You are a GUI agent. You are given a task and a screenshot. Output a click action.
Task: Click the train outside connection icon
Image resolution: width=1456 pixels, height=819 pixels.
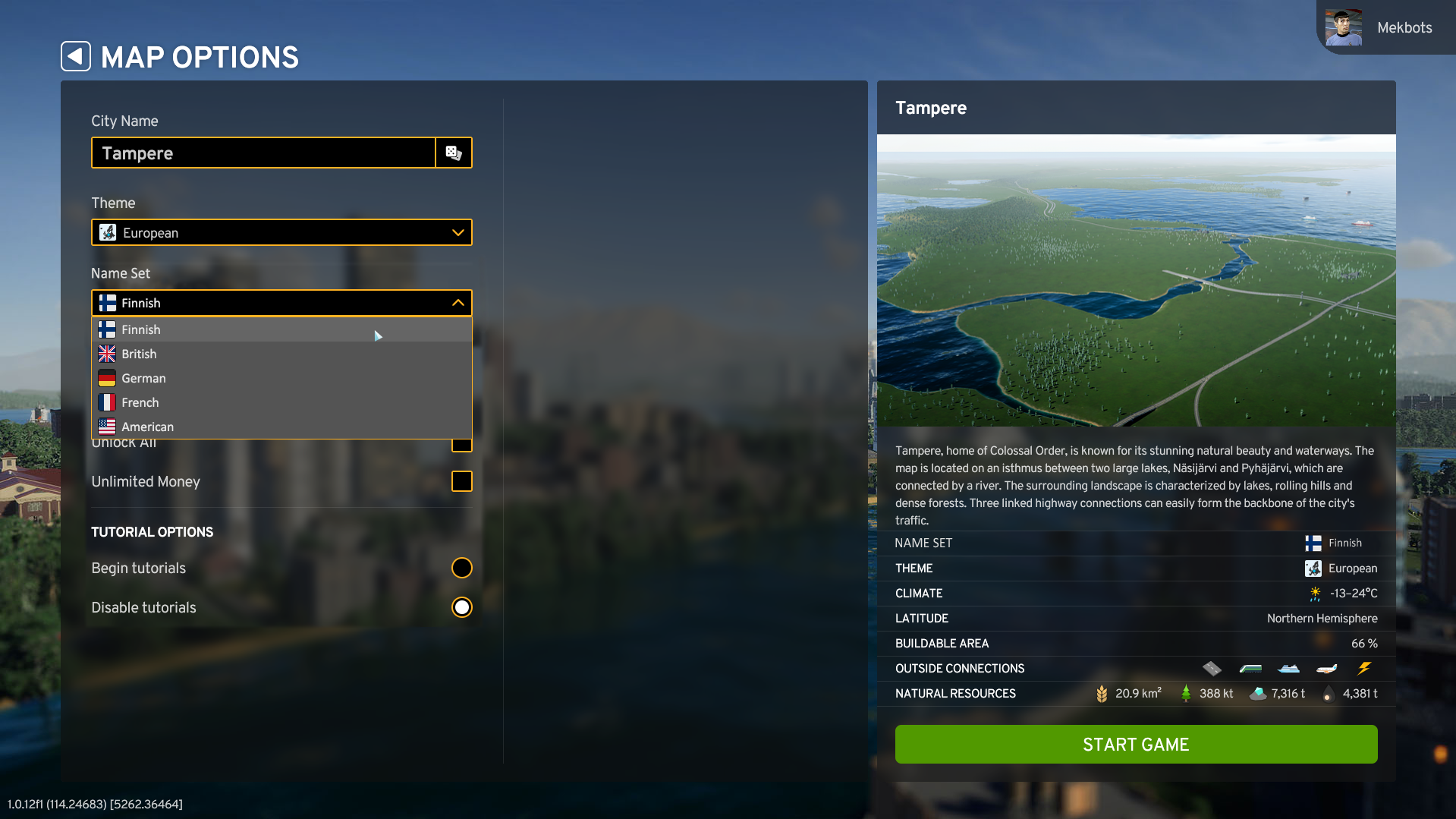pyautogui.click(x=1250, y=668)
